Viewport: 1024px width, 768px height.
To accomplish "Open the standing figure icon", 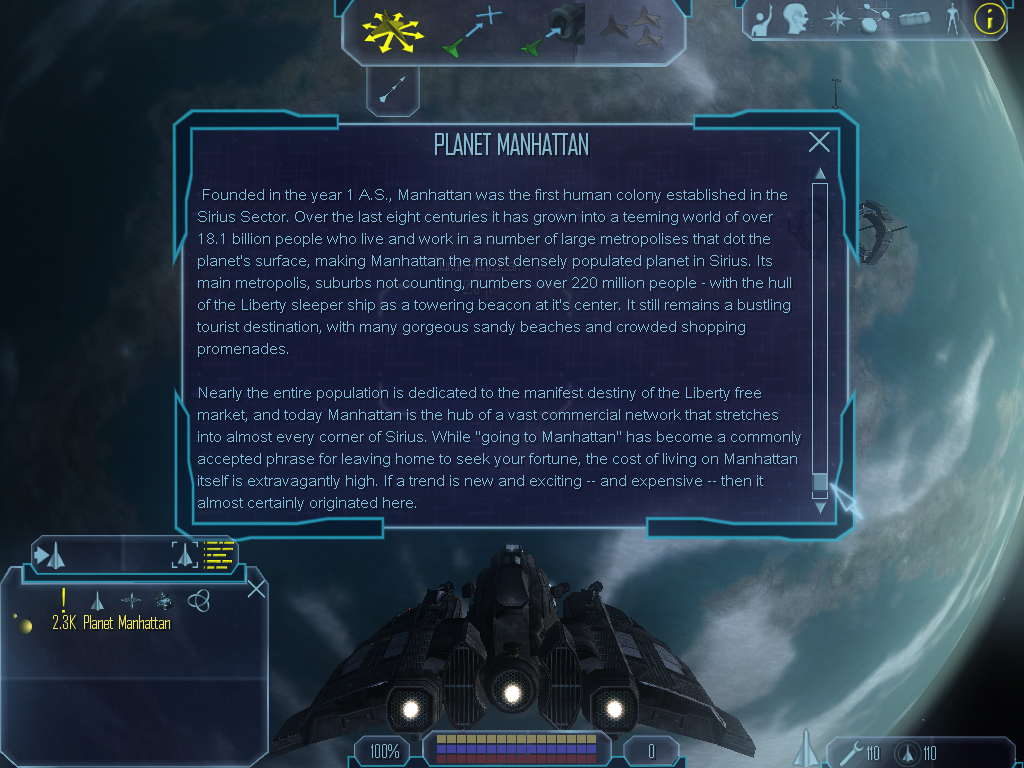I will [x=953, y=18].
